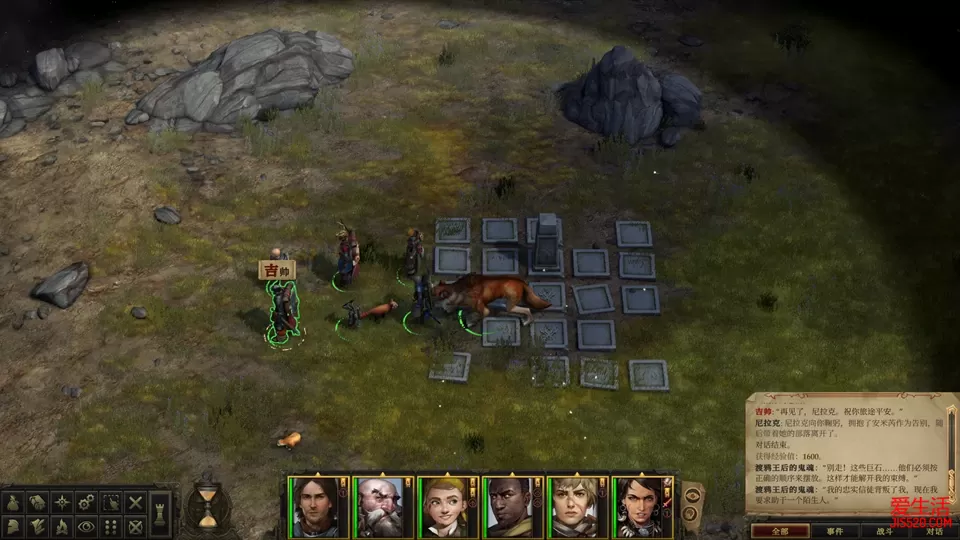Select the tattooed woman with necklace portrait

tap(641, 507)
